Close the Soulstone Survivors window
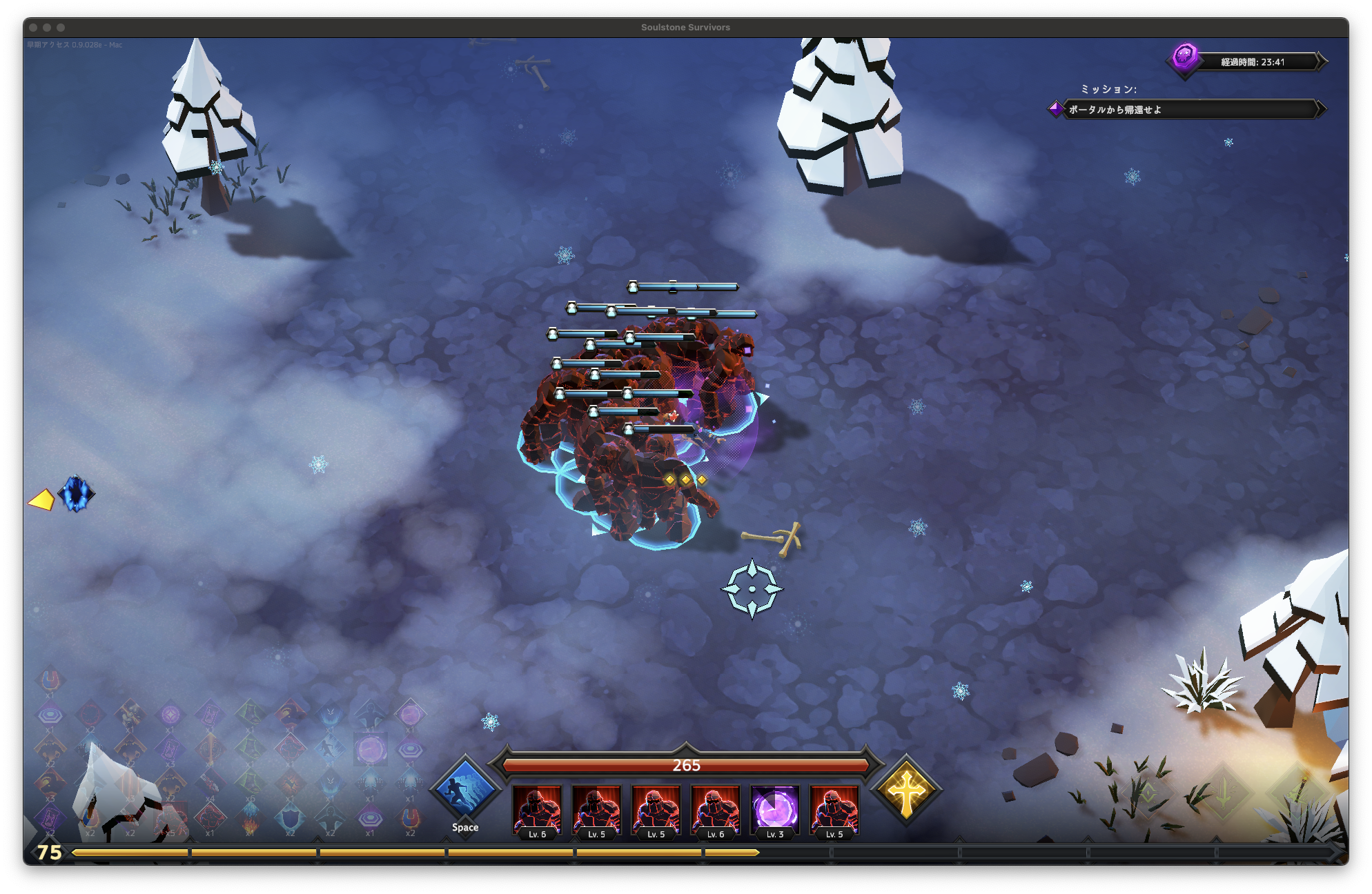1372x894 pixels. 33,28
